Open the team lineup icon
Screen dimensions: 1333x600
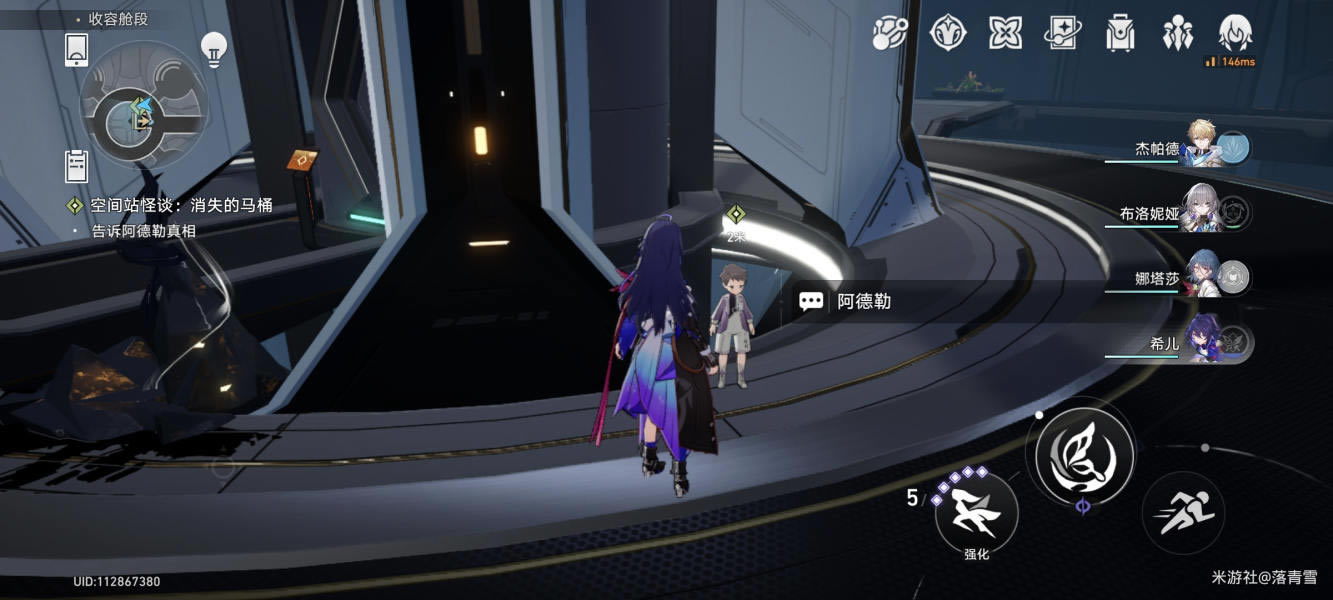[x=1178, y=33]
